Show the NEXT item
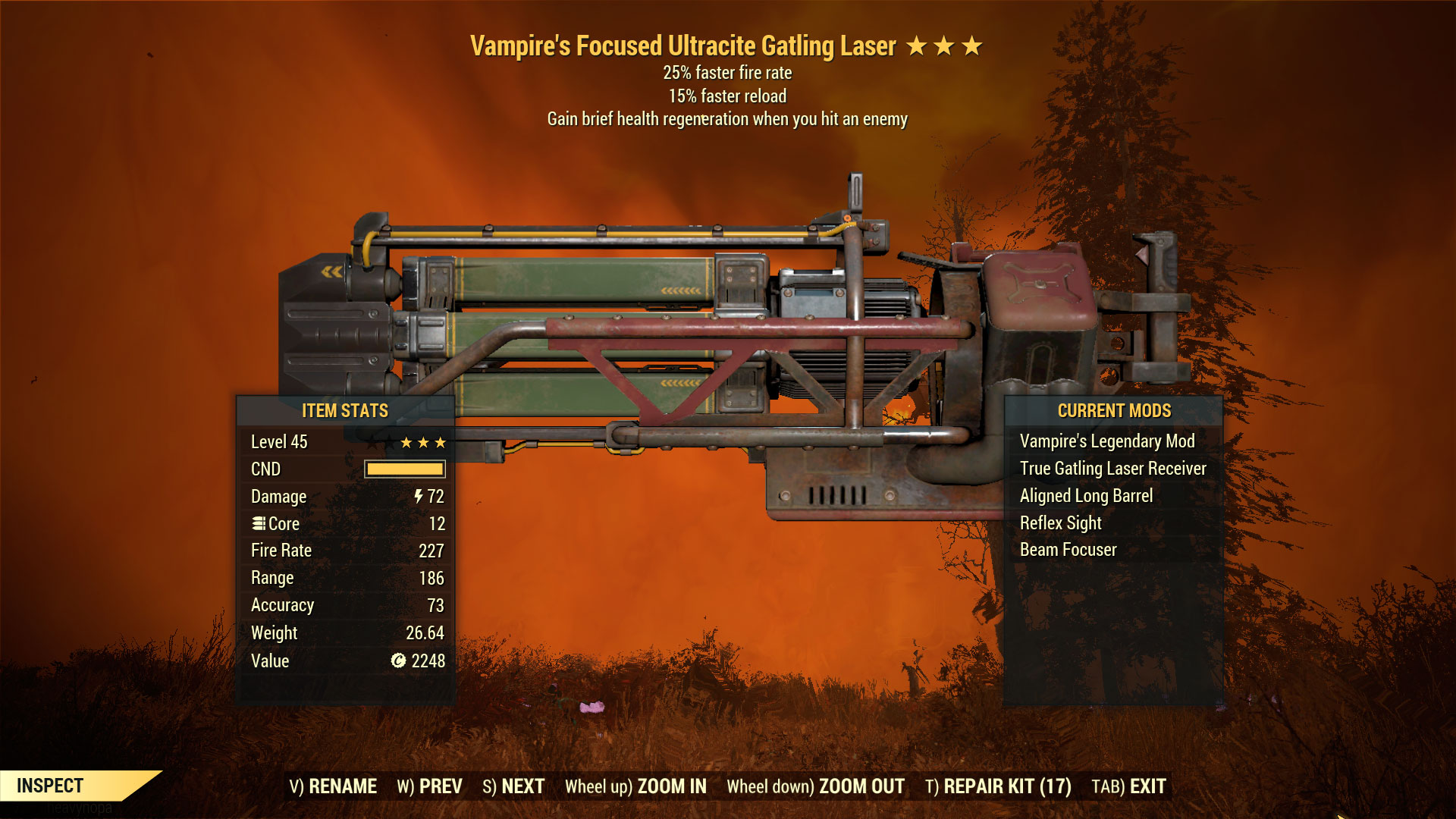Screen dimensions: 1456x819 (x=513, y=786)
